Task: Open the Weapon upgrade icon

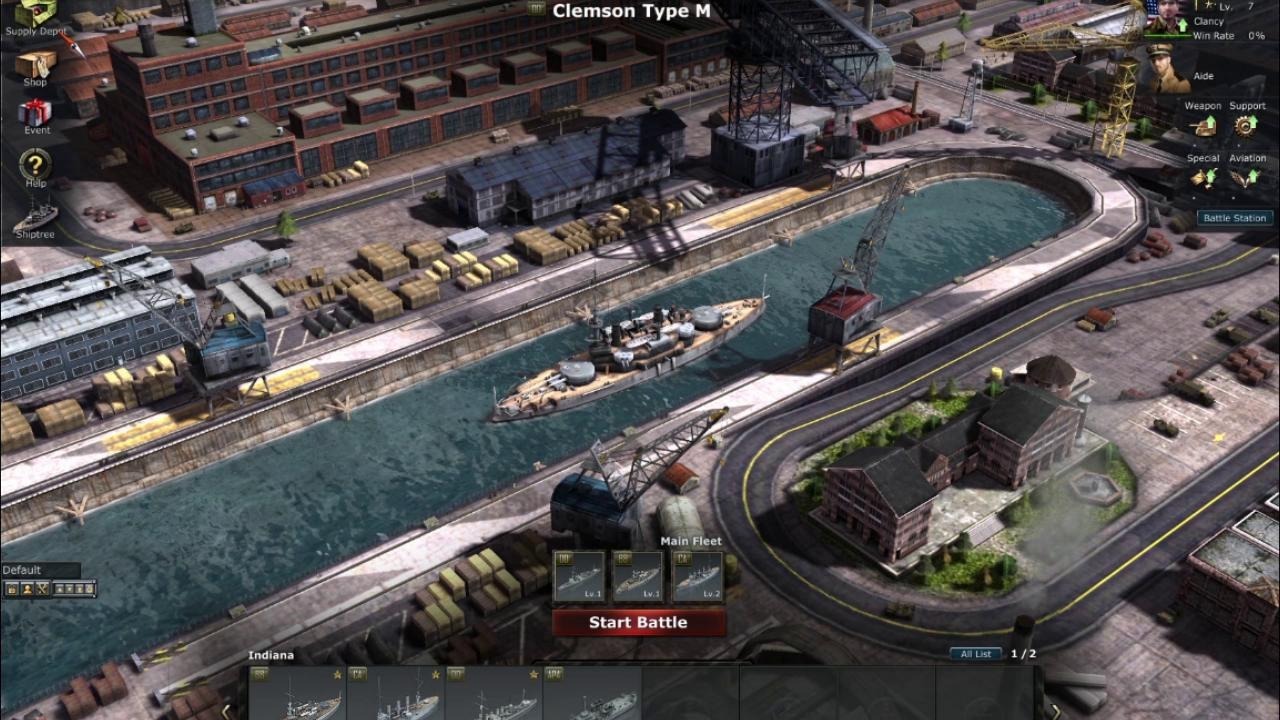Action: [x=1203, y=125]
